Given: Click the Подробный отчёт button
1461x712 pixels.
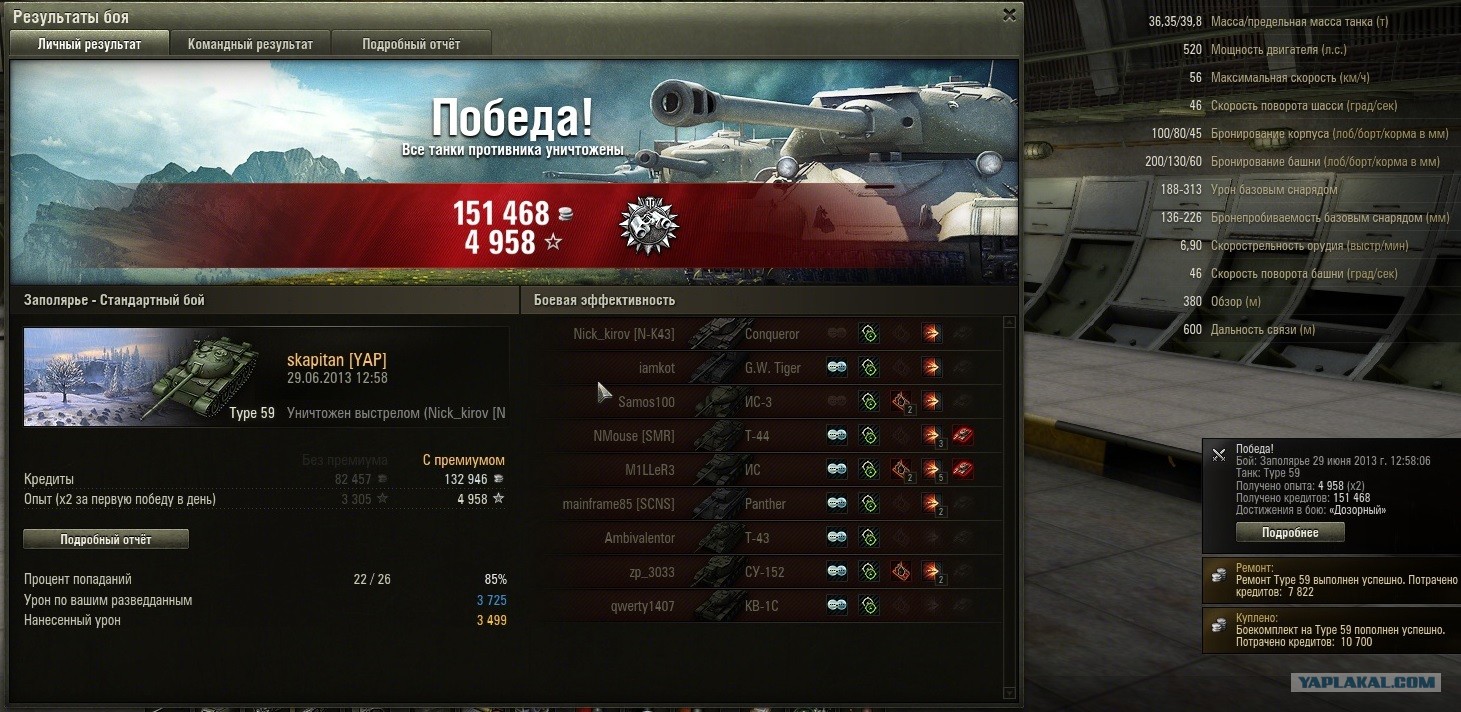Looking at the screenshot, I should (x=106, y=539).
